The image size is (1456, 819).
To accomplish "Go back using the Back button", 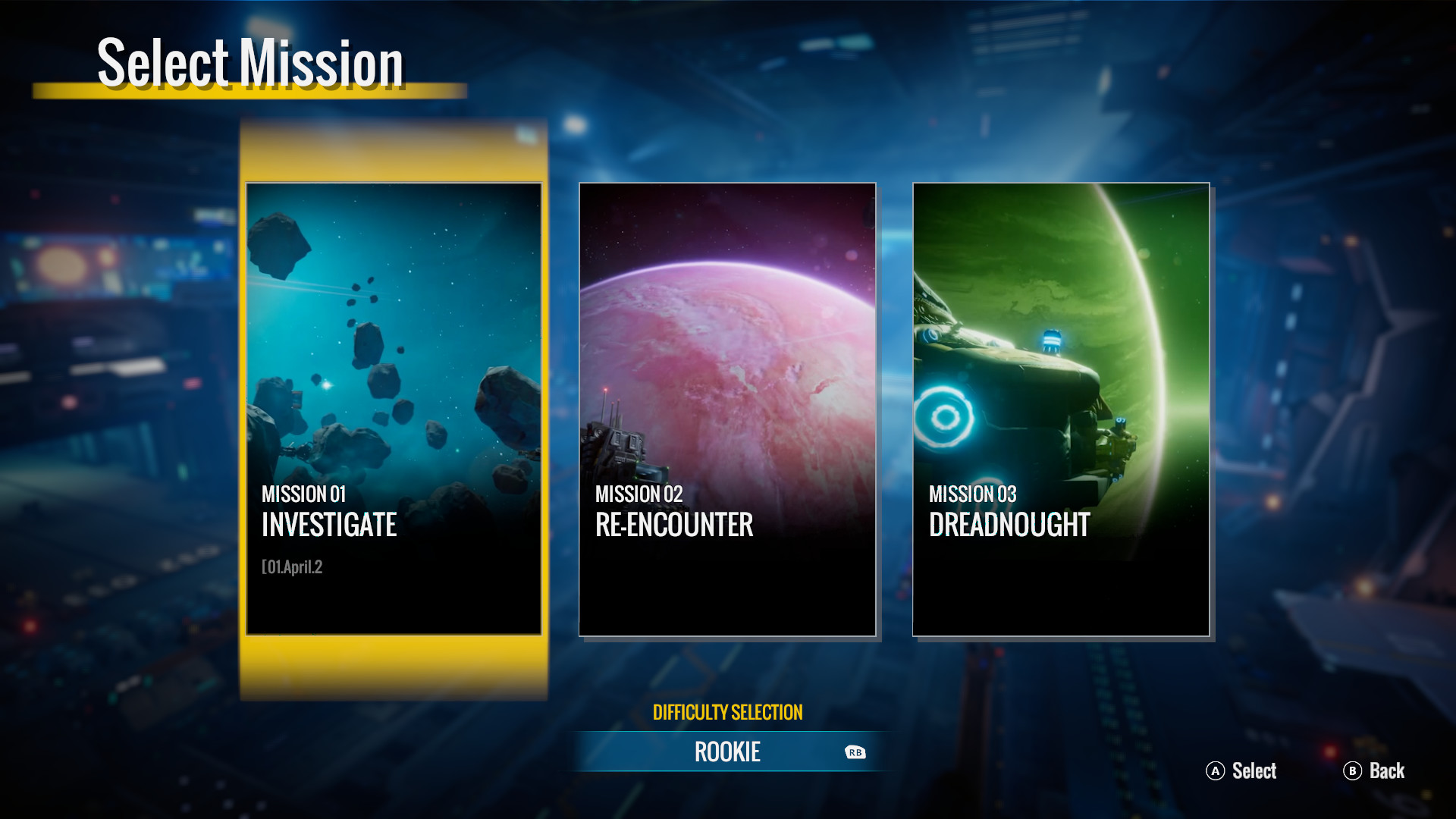I will [1374, 771].
